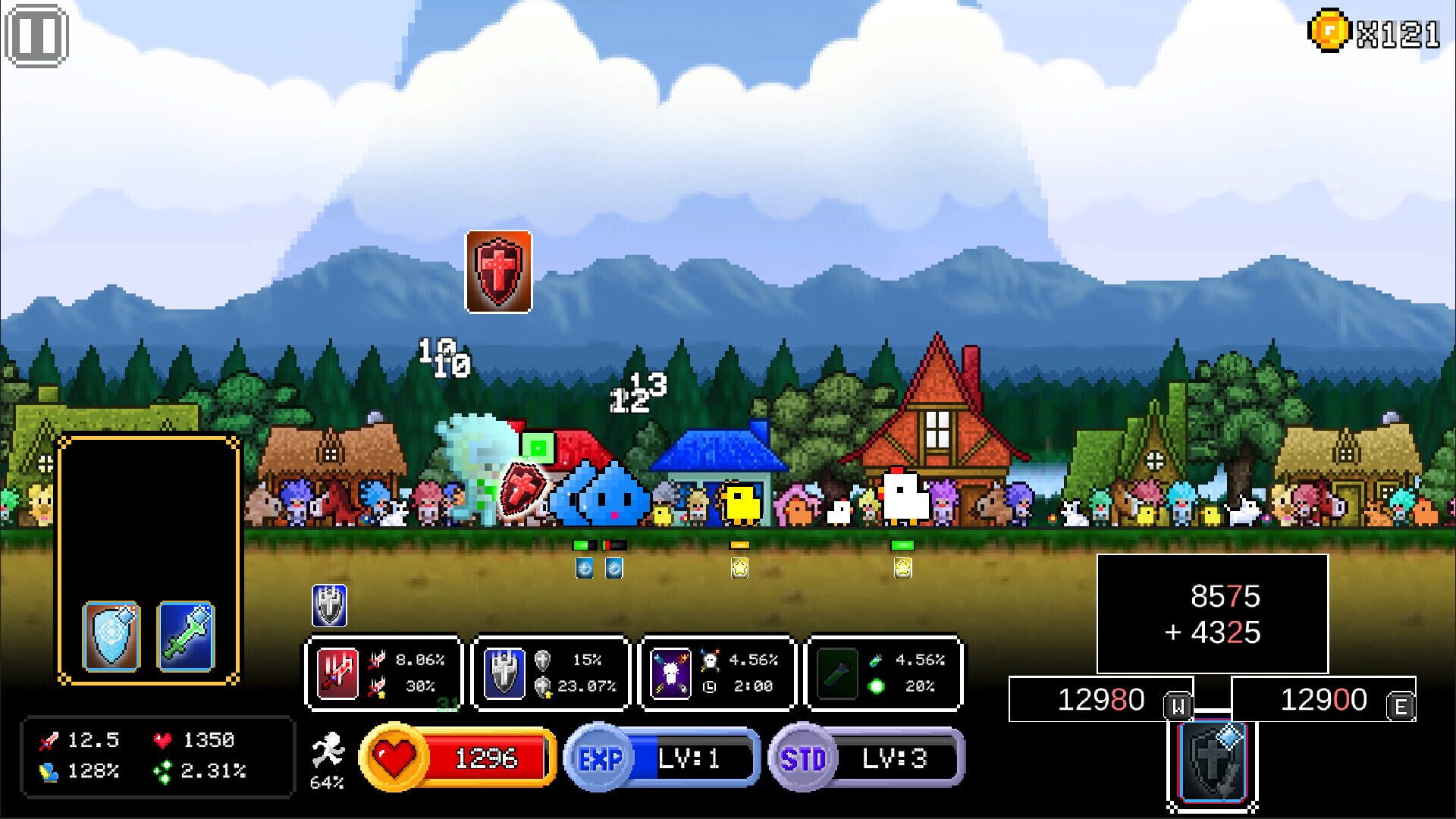Screen dimensions: 1456x819
Task: Click the attack stat showing 12.5
Action: tap(72, 739)
